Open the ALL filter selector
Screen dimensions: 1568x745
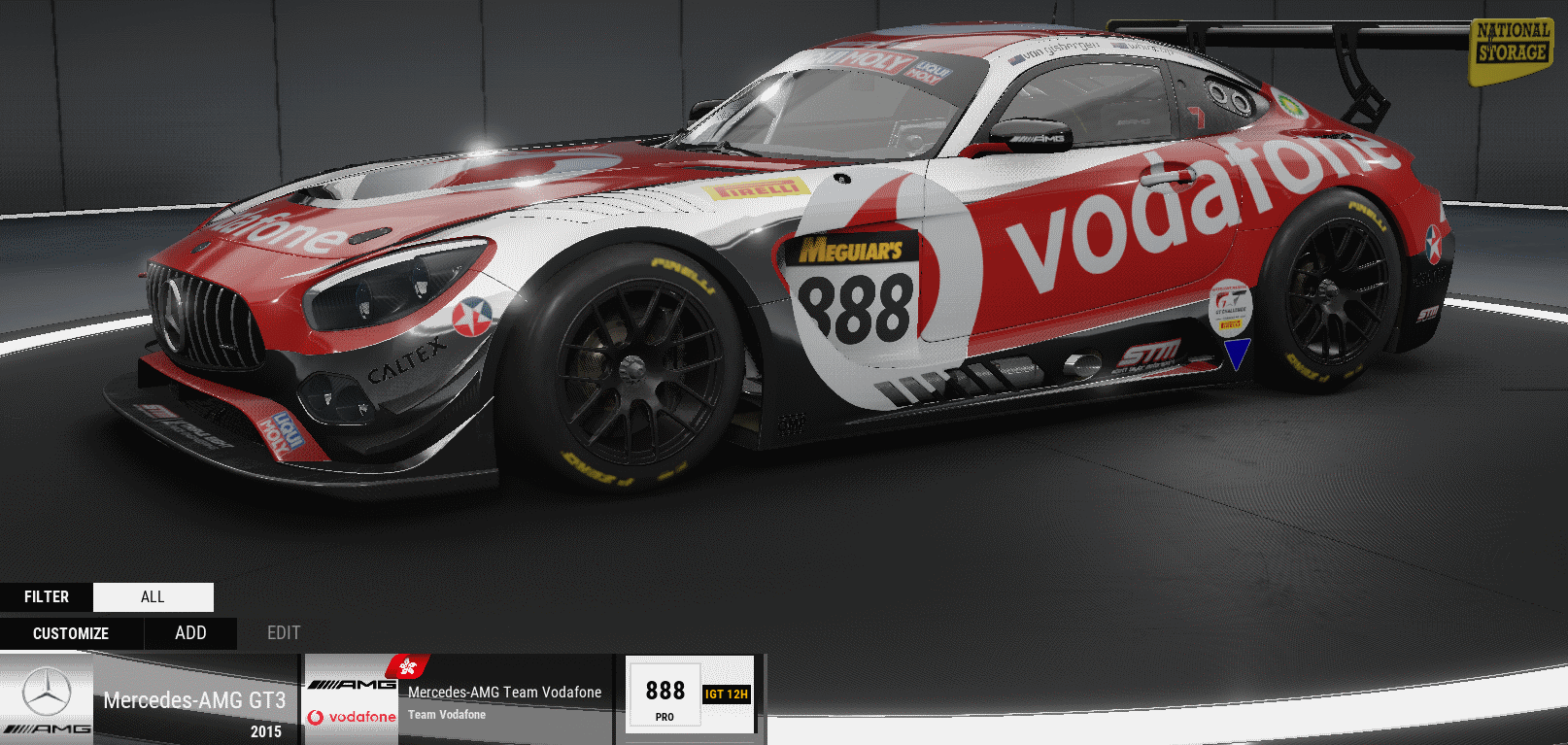(x=153, y=596)
